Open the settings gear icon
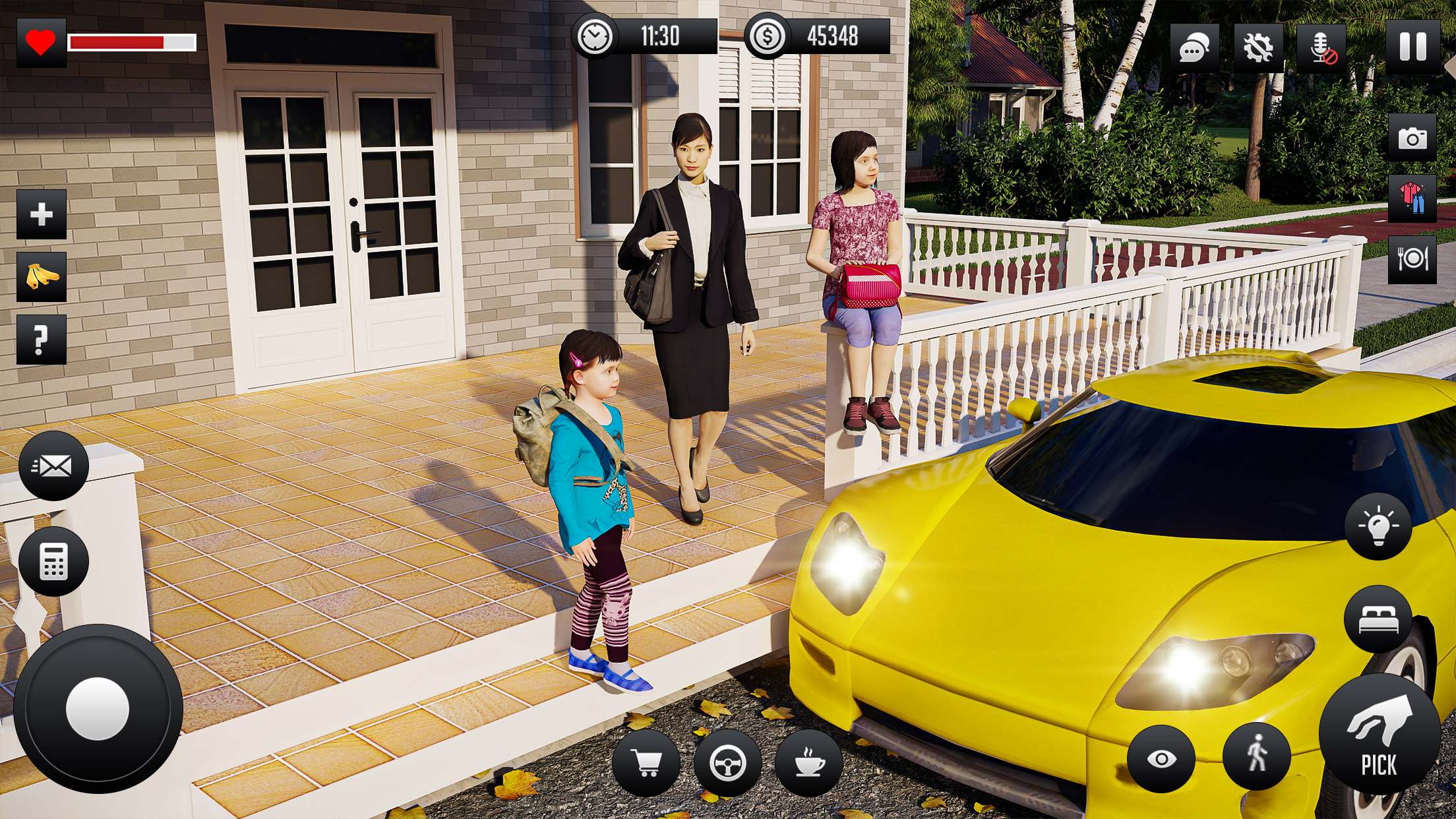The image size is (1456, 819). click(x=1258, y=47)
